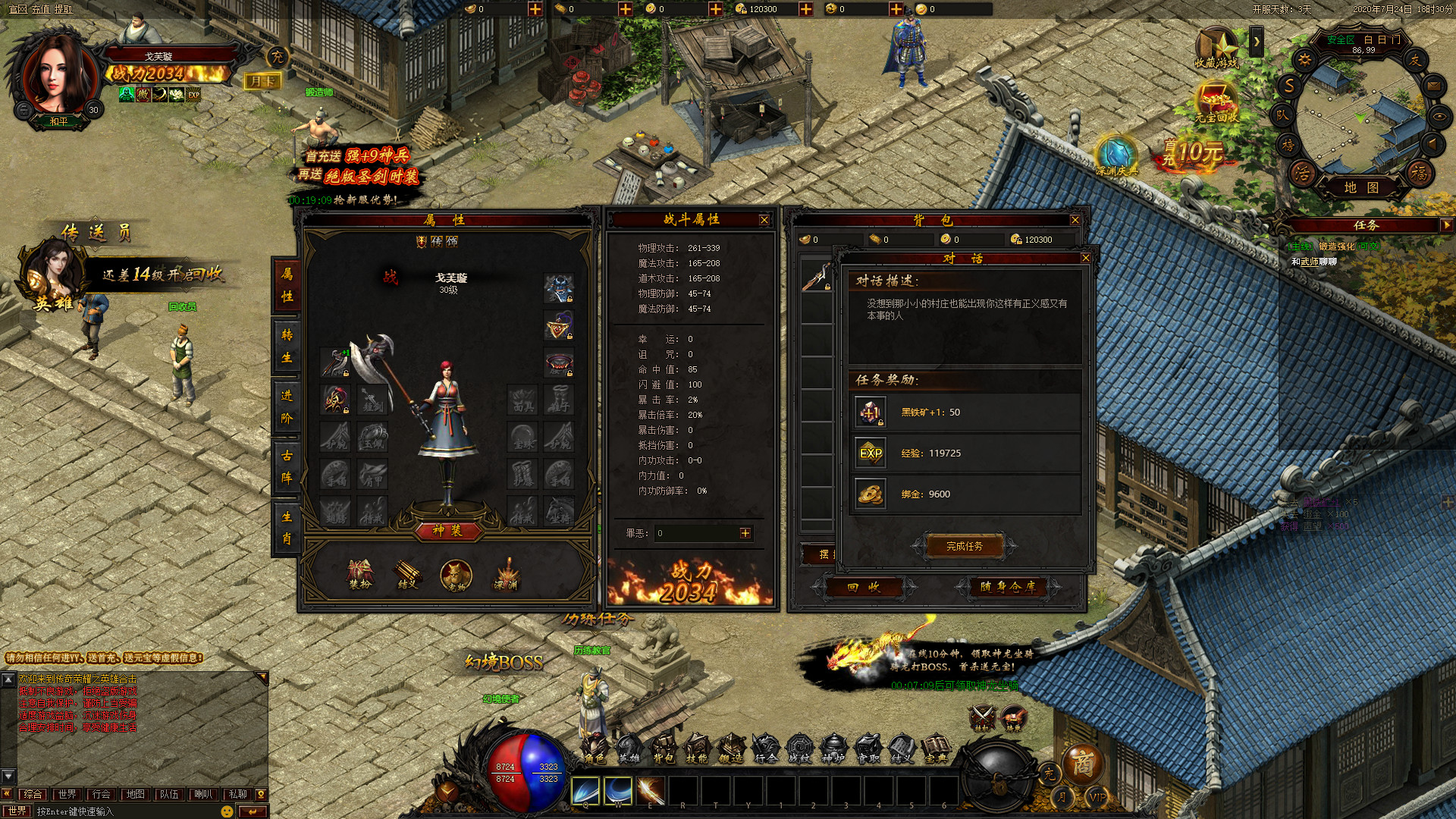
Task: Click the 完成任务 (complete quest) button
Action: pos(965,546)
